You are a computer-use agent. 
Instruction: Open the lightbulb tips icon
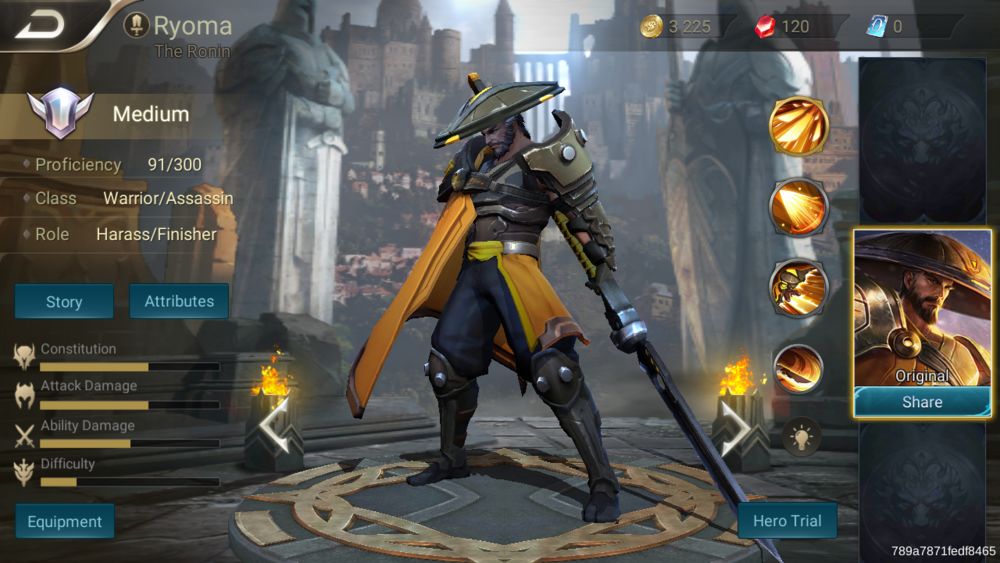click(x=801, y=435)
